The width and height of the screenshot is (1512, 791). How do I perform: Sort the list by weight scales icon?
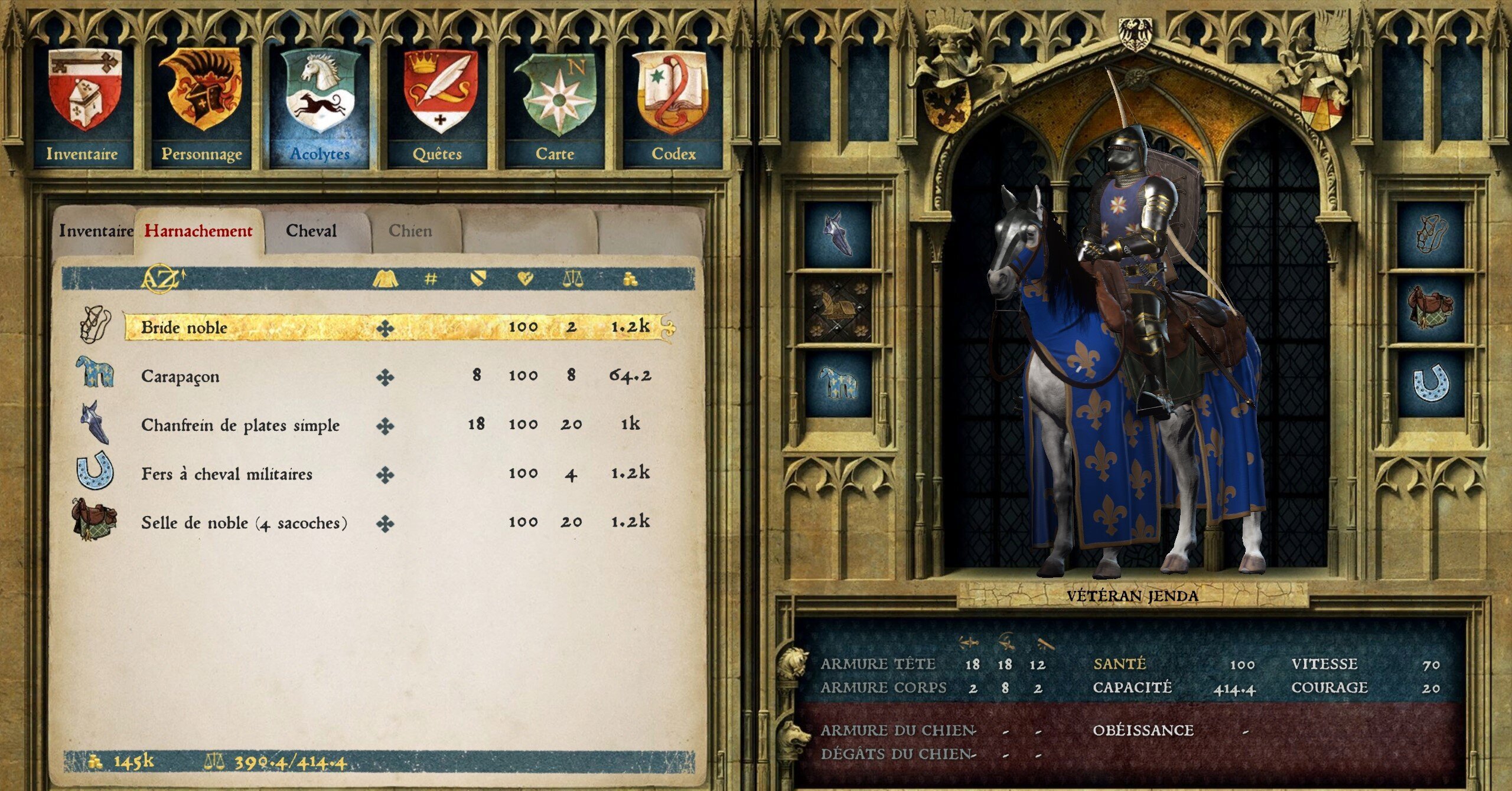(x=572, y=279)
